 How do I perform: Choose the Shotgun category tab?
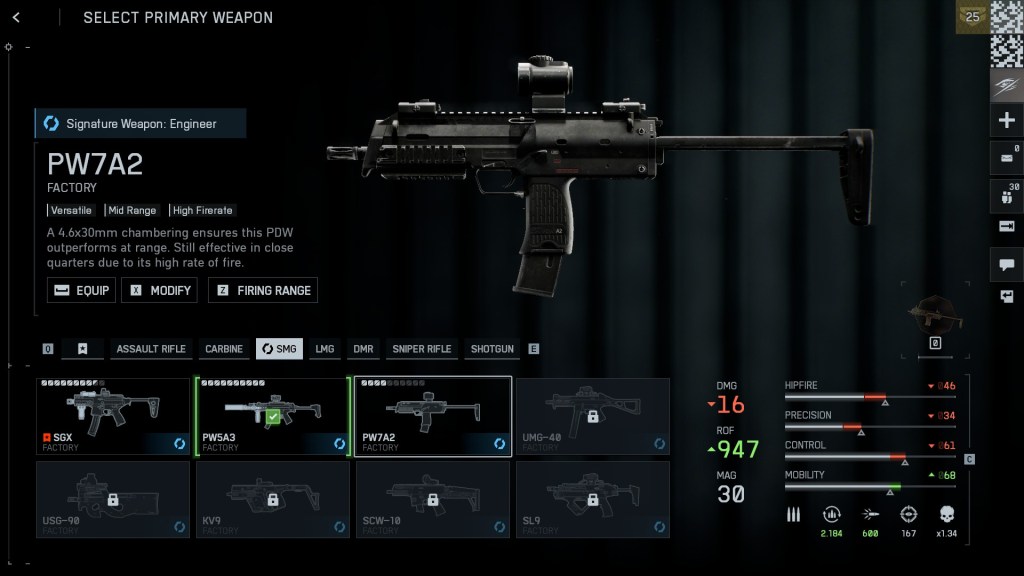[x=492, y=349]
